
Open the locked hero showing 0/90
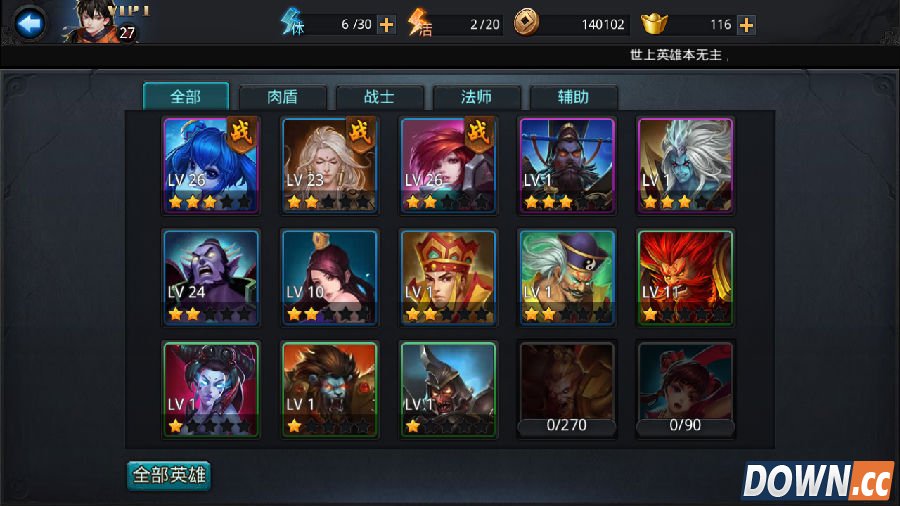[x=685, y=389]
